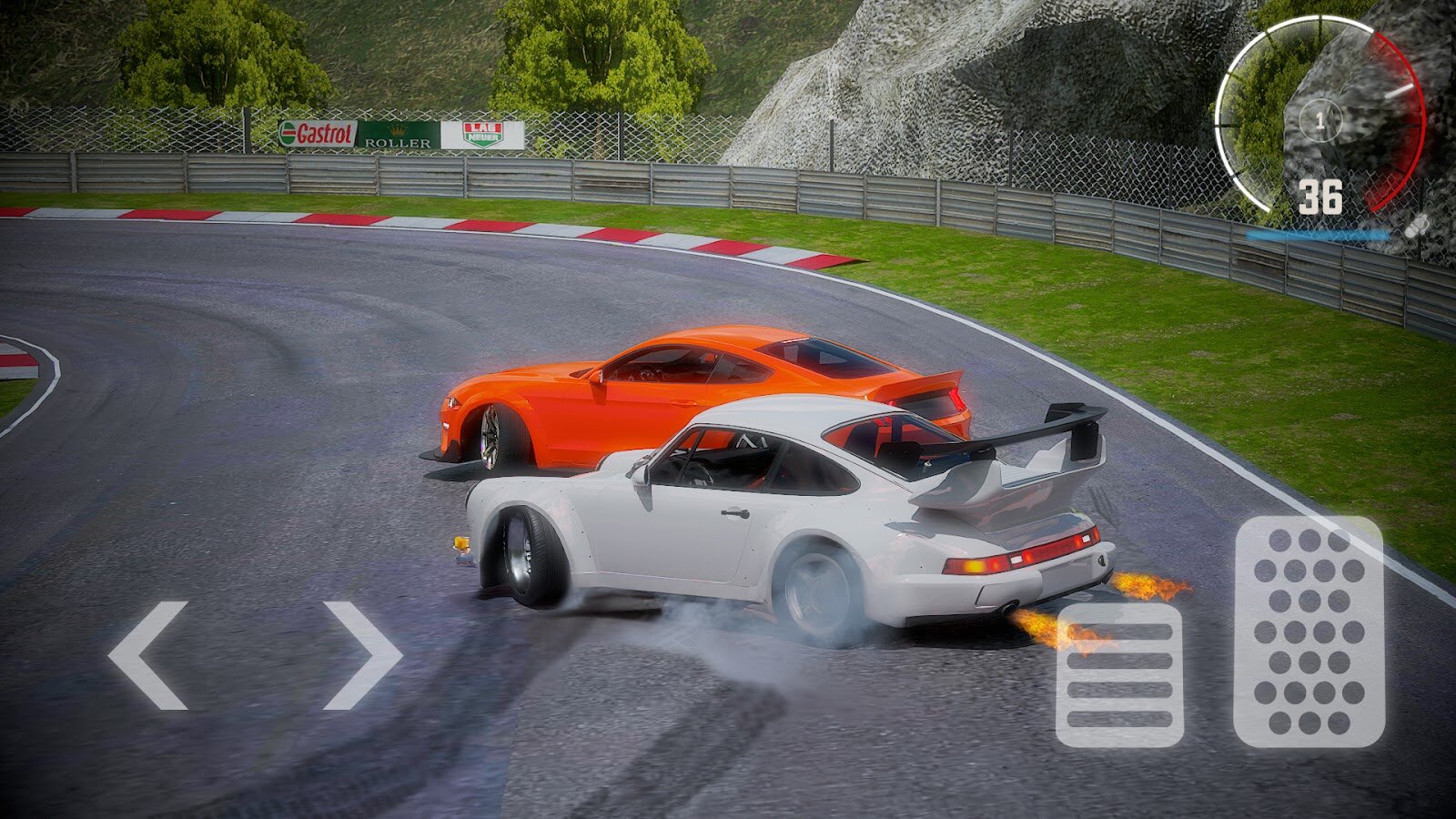
Task: Step on the gas pedal
Action: [x=1309, y=632]
